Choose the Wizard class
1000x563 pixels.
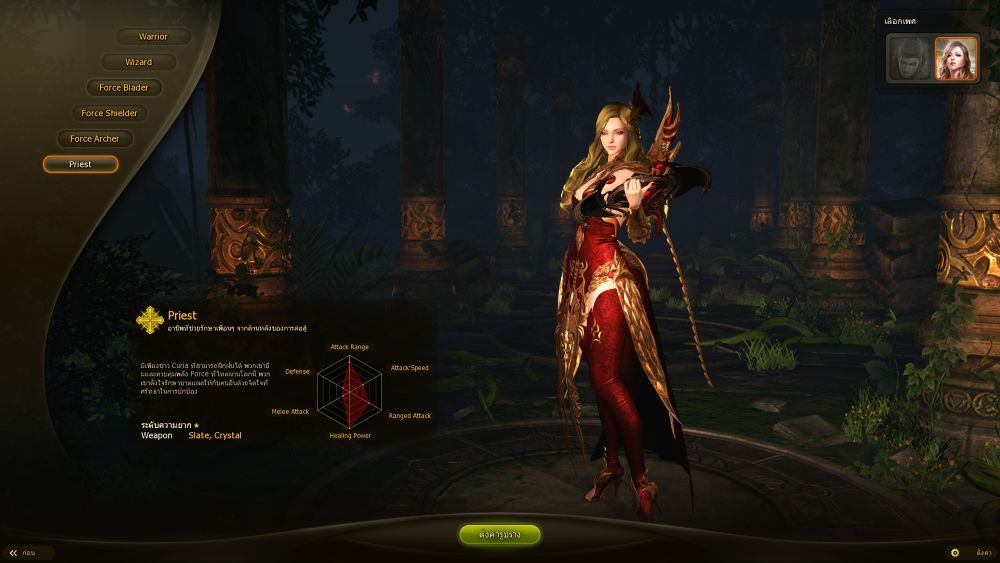[139, 62]
